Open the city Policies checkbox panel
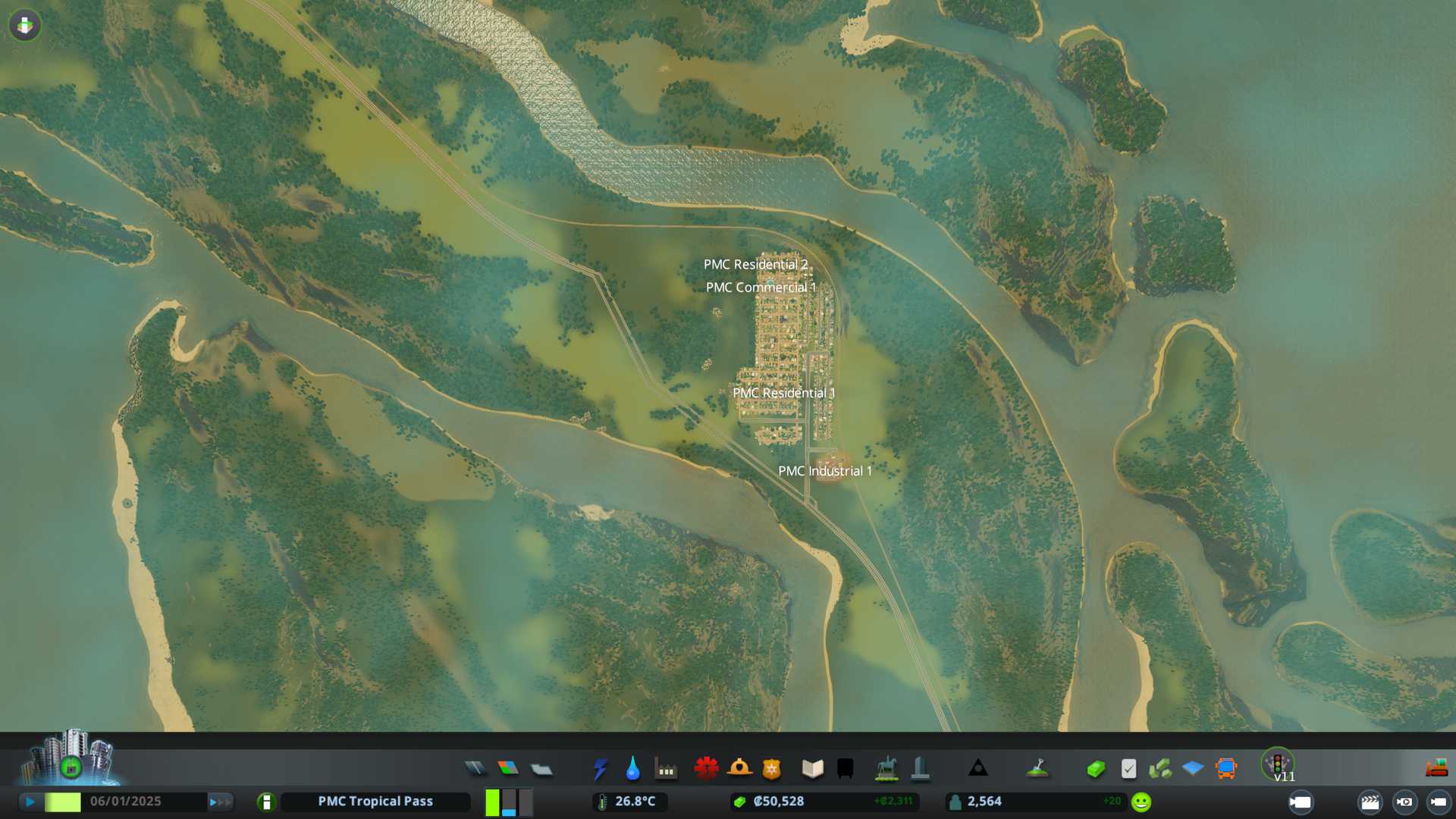The height and width of the screenshot is (819, 1456). 1128,769
